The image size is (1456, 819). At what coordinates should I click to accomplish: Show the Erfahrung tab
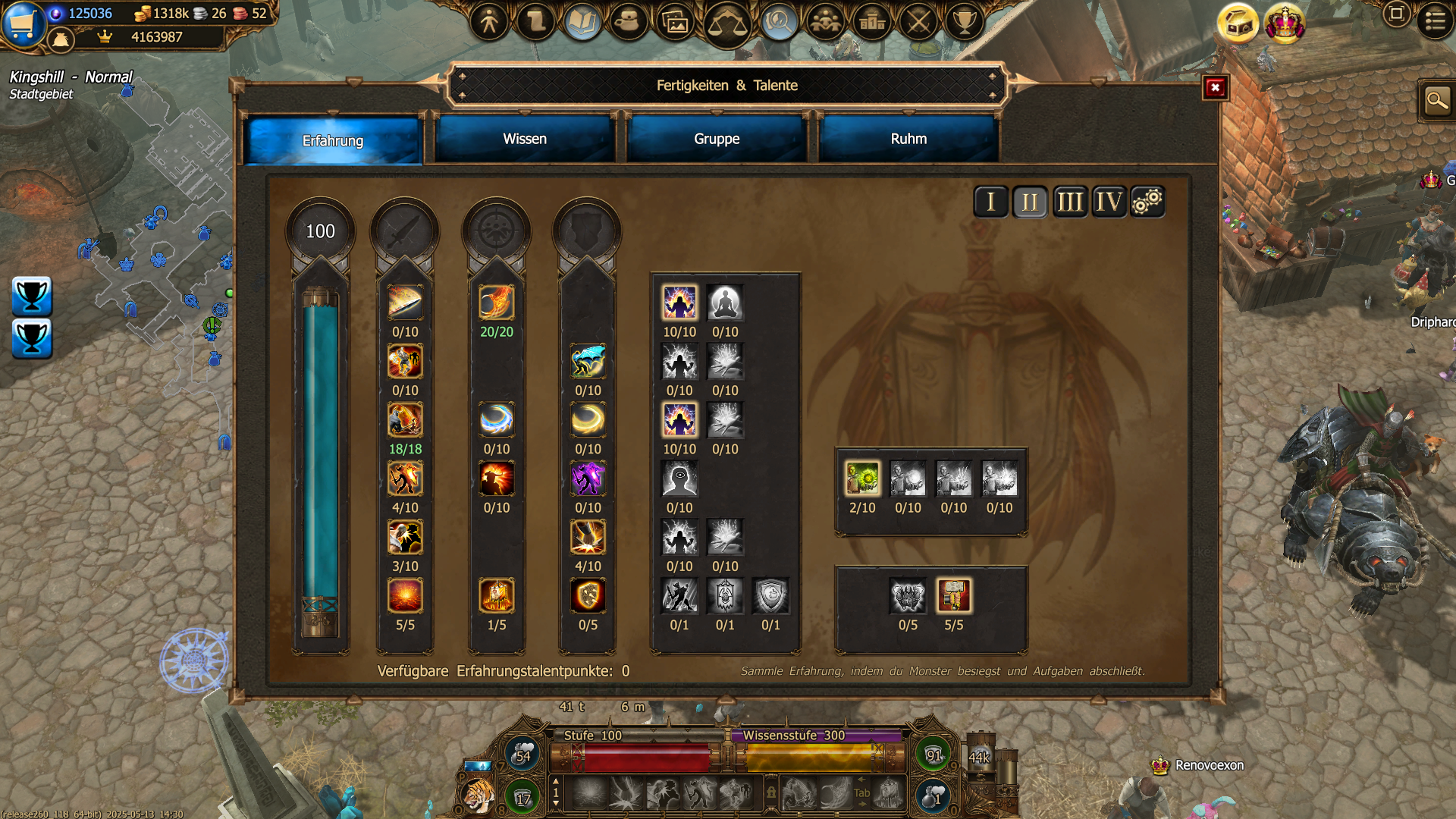332,140
